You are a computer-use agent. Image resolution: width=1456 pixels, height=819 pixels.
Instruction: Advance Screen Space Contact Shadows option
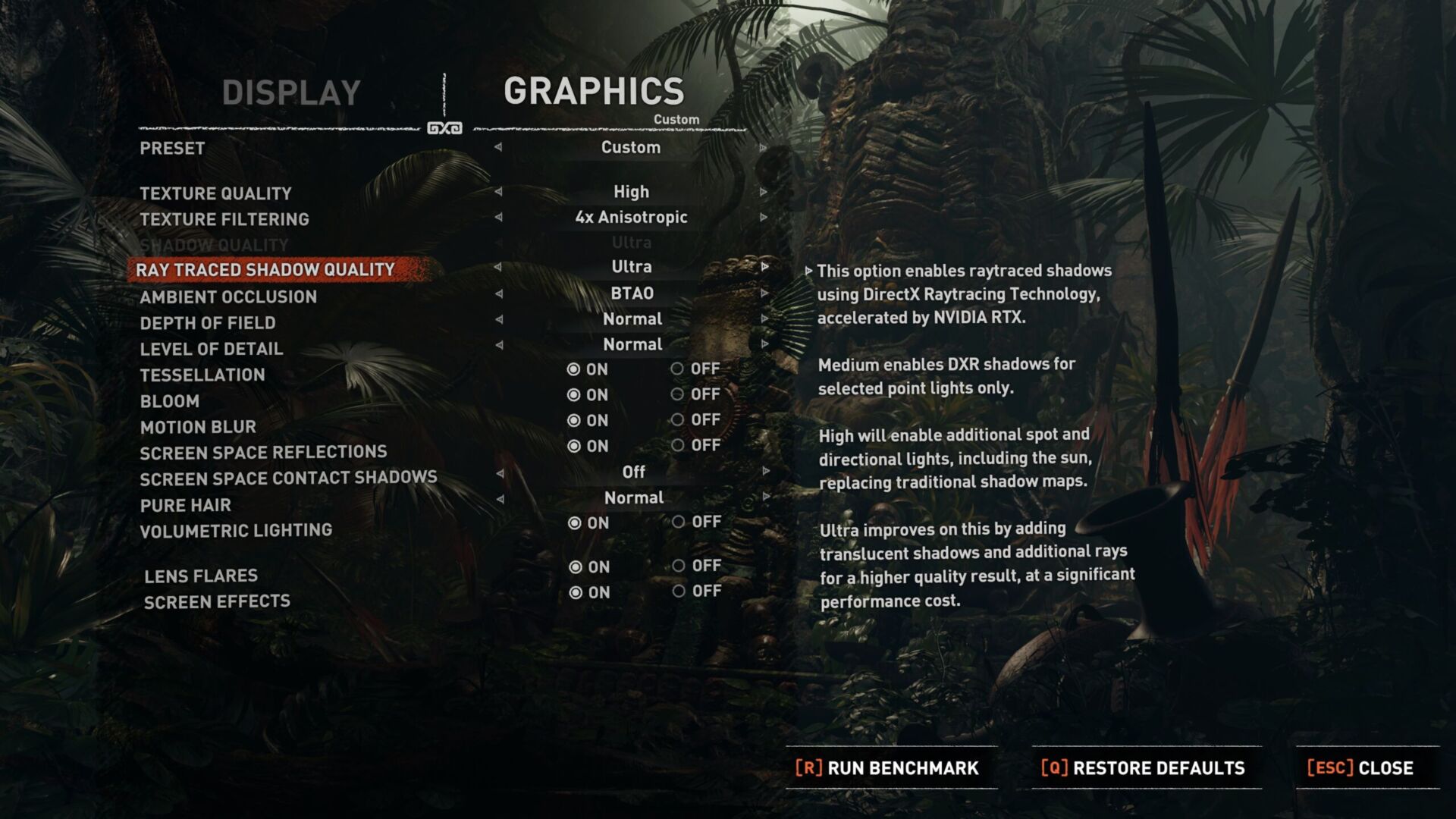coord(766,472)
